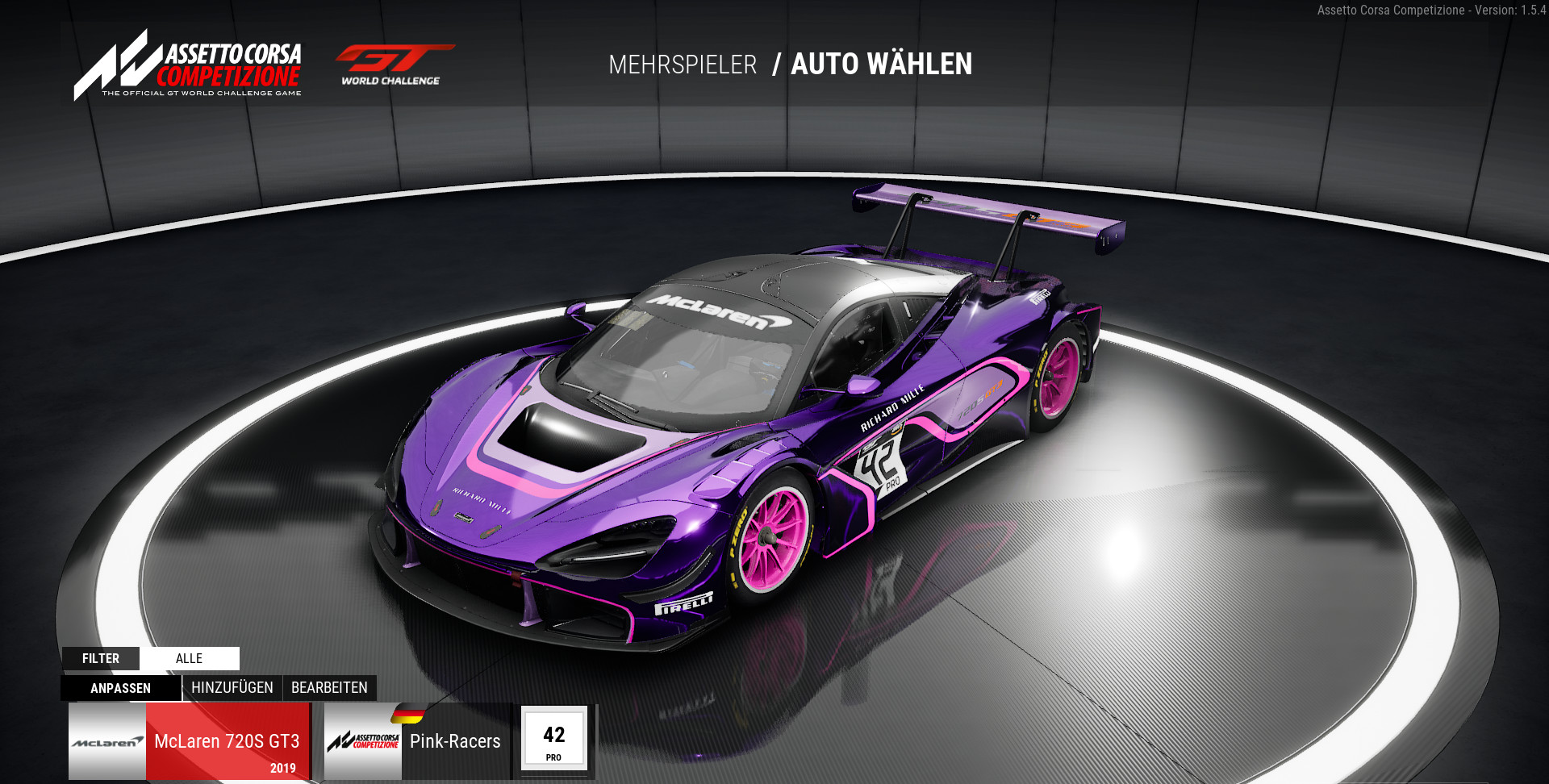The height and width of the screenshot is (784, 1549).
Task: Choose the McLaren 720S GT3 car tile
Action: click(x=190, y=742)
